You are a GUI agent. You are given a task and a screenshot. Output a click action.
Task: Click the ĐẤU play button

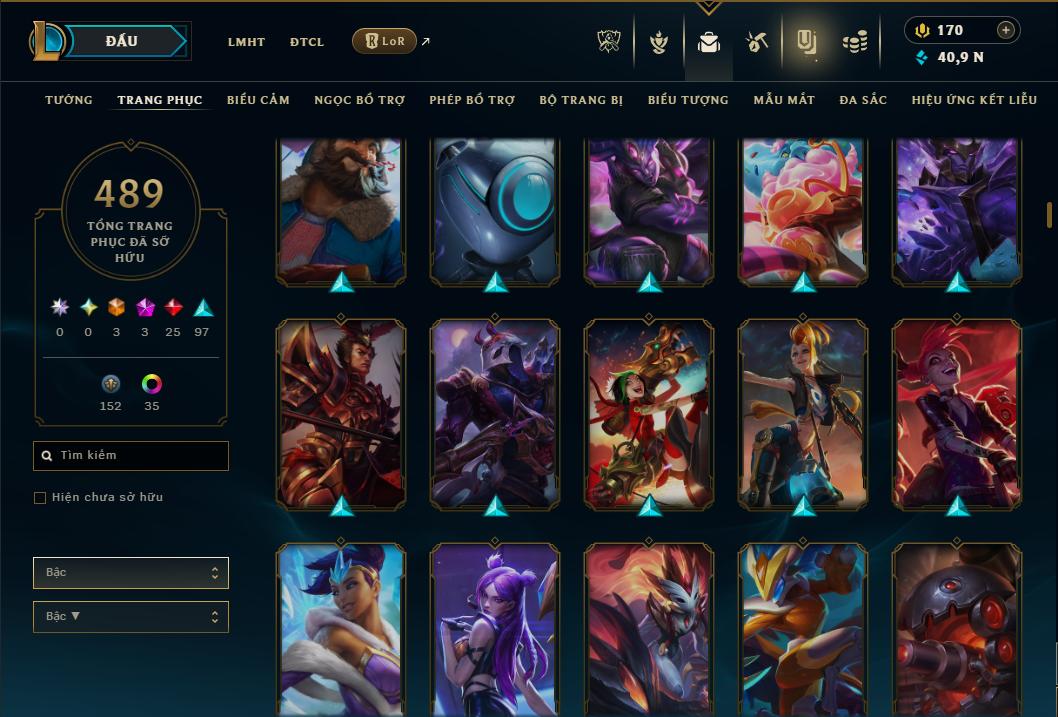(x=122, y=41)
